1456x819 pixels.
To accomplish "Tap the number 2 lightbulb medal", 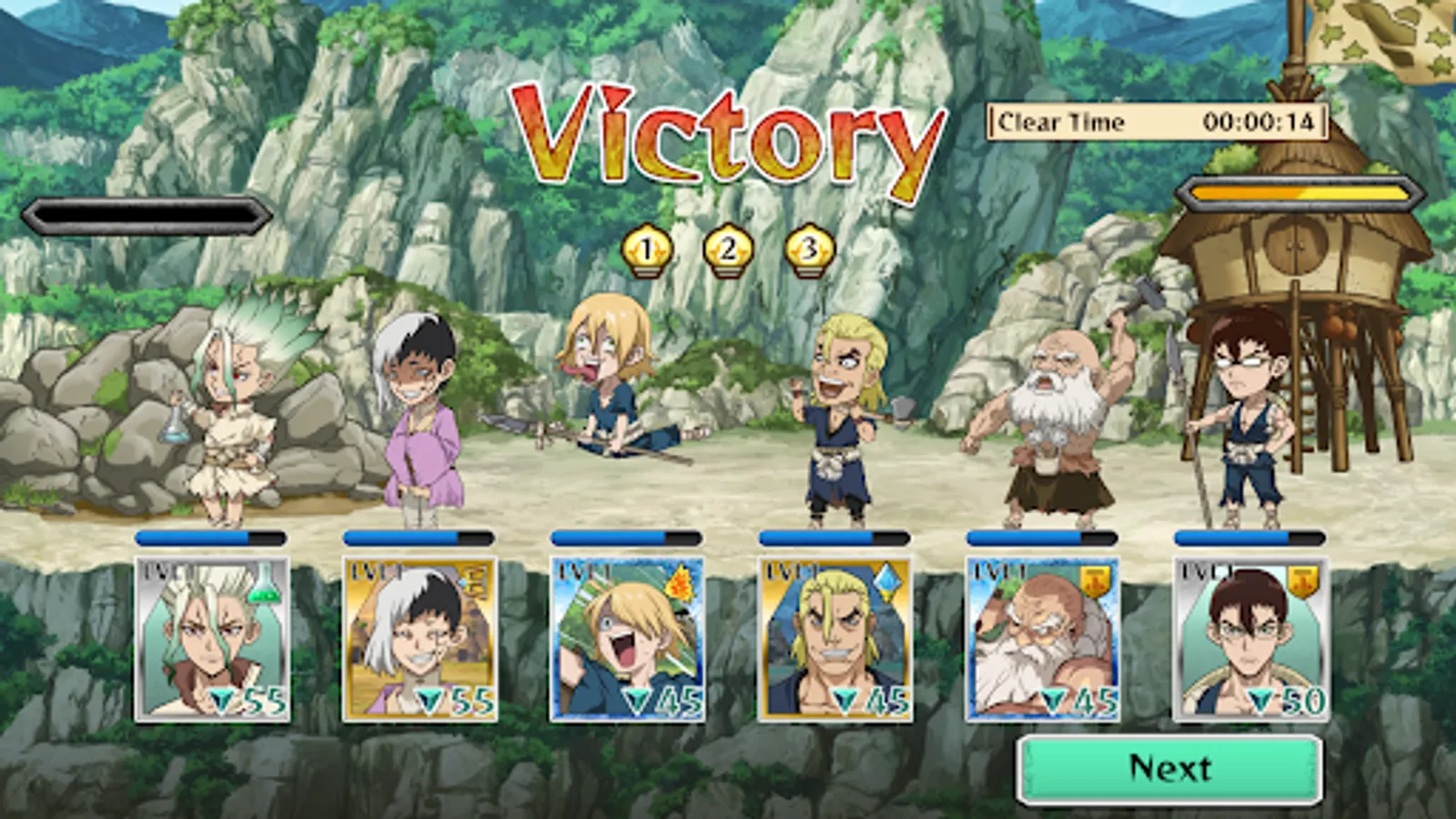I will click(728, 248).
